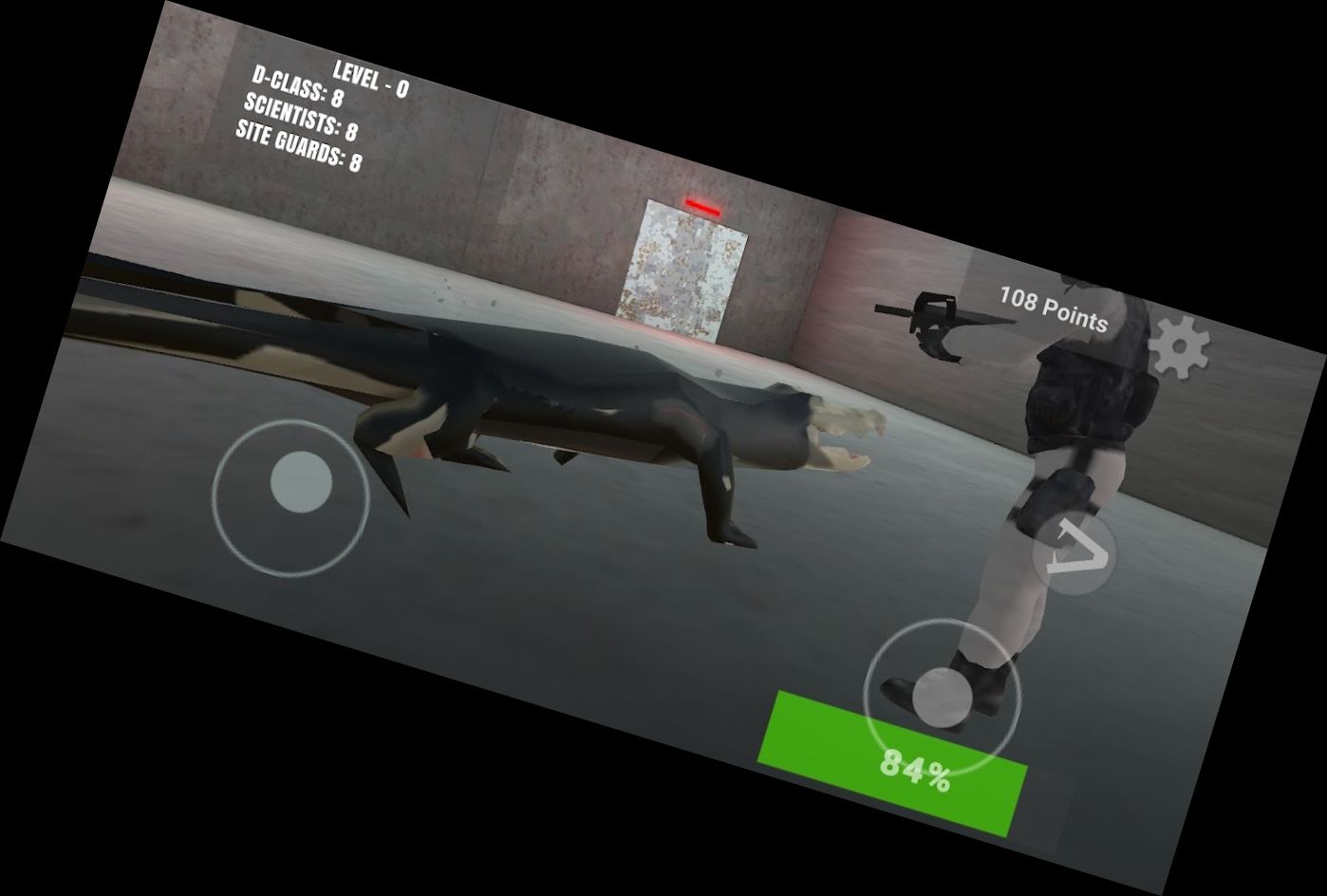Click the crocodile SCP creature
Image resolution: width=1327 pixels, height=896 pixels.
[x=617, y=408]
